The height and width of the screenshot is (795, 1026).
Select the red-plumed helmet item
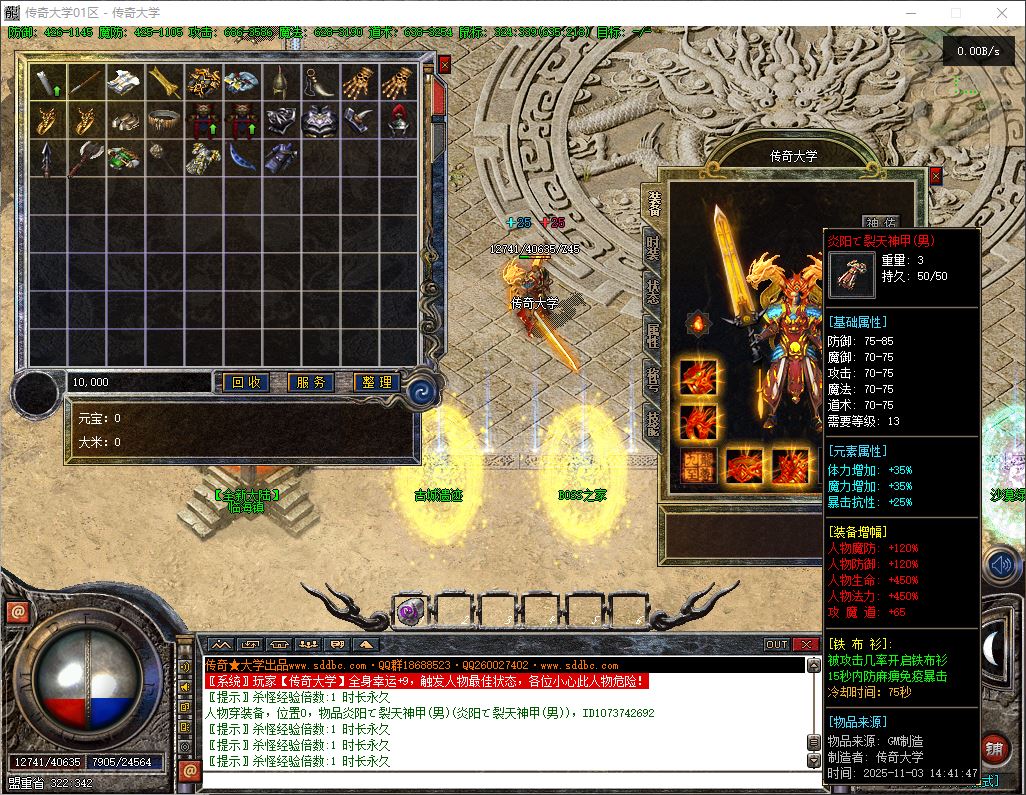tap(400, 120)
